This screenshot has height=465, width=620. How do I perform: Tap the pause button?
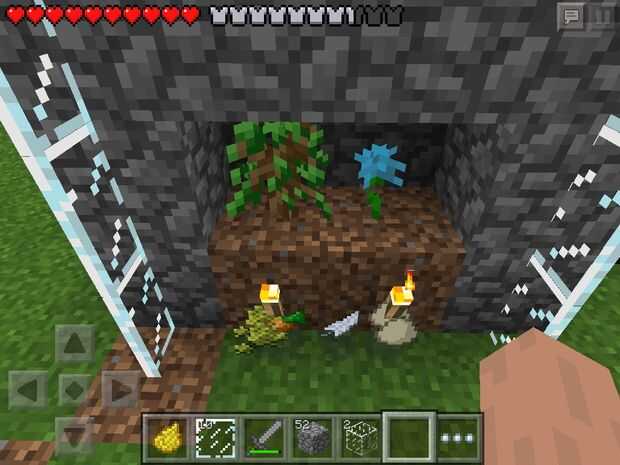601,17
